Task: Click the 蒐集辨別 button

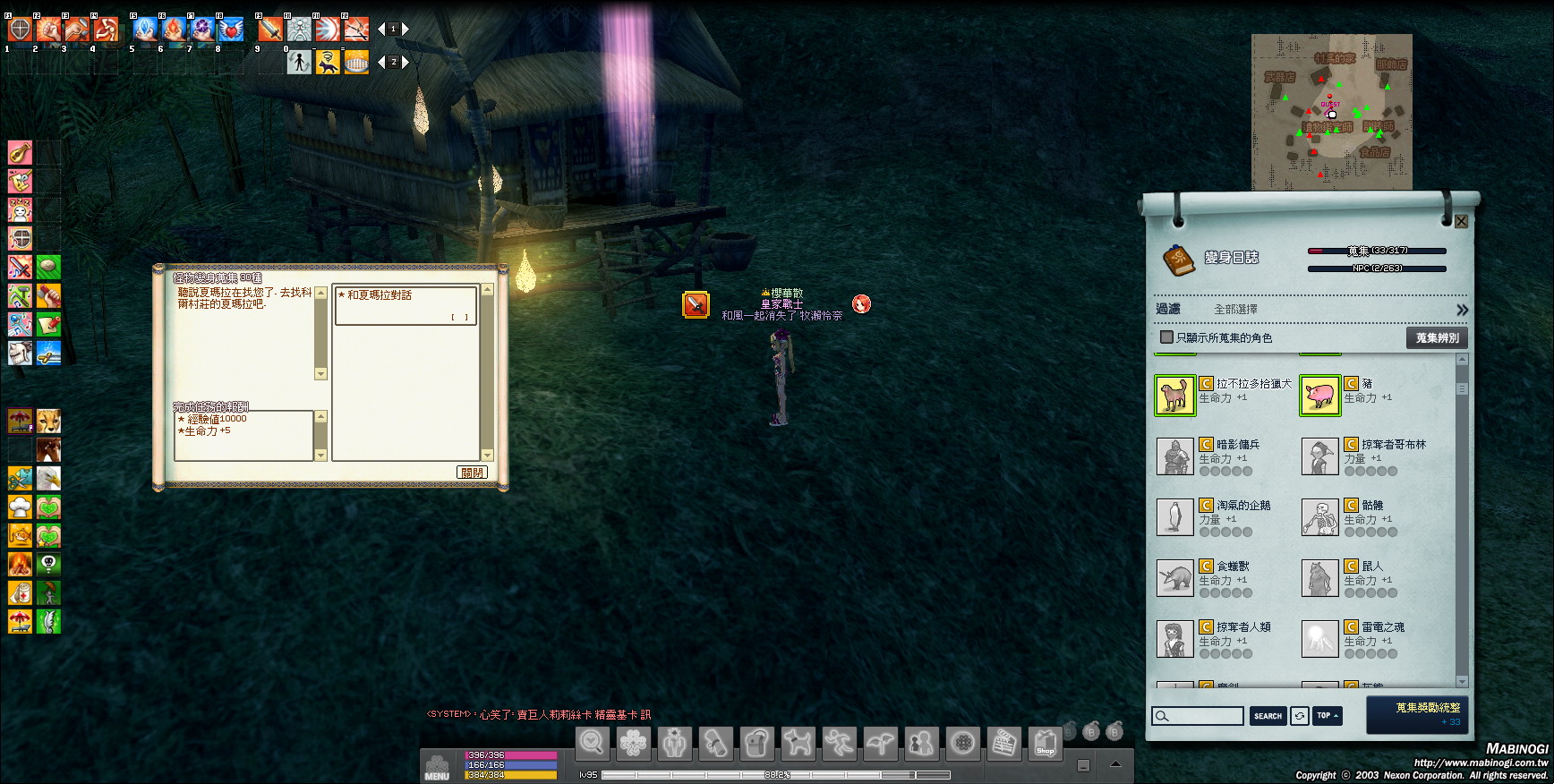Action: [1437, 337]
